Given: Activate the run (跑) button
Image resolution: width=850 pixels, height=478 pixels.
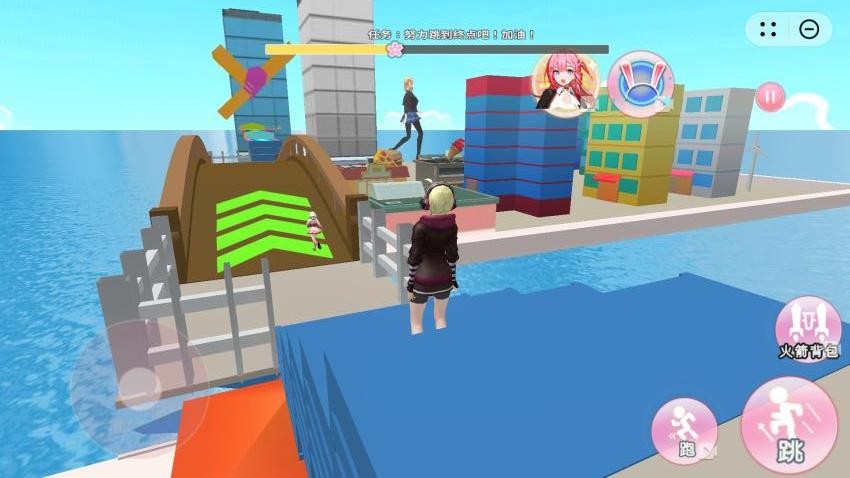Looking at the screenshot, I should pos(684,431).
